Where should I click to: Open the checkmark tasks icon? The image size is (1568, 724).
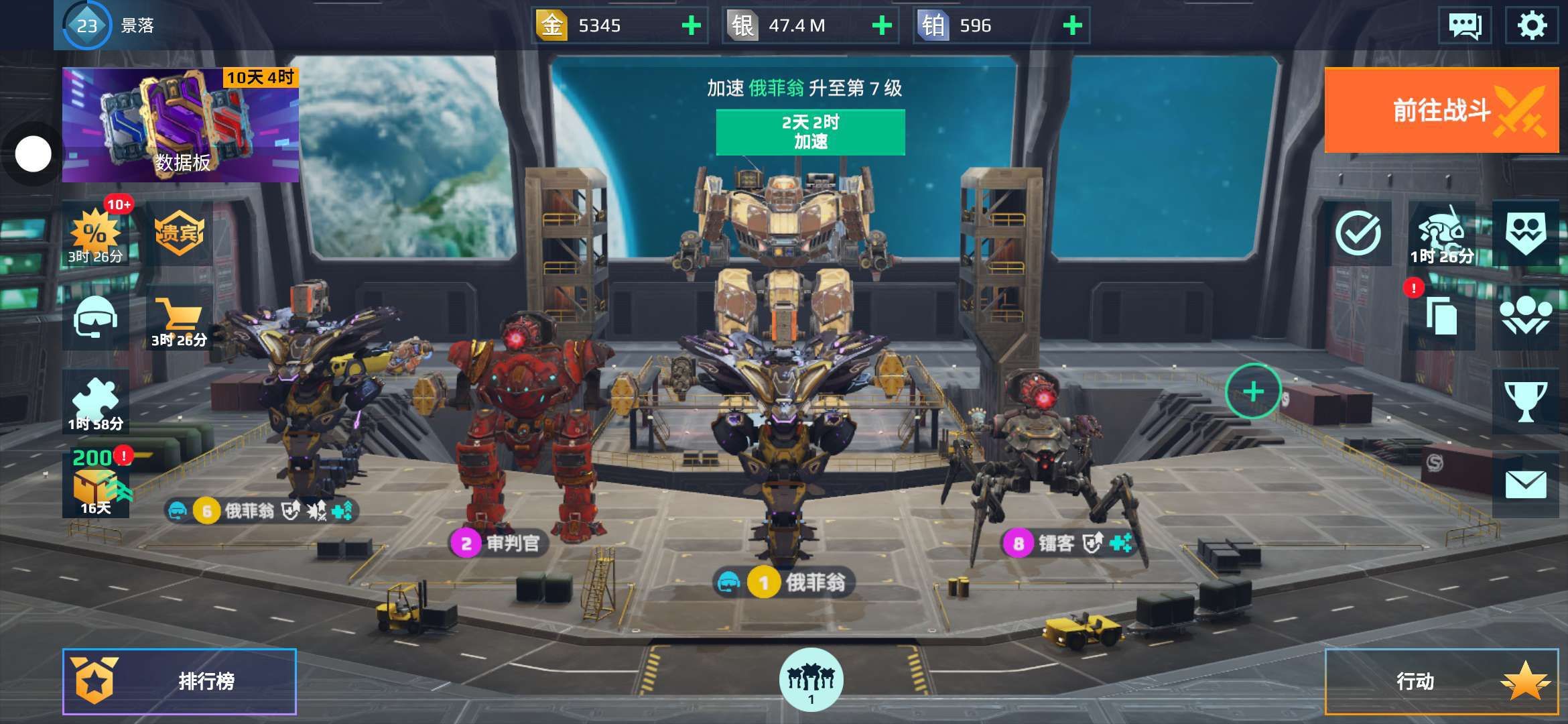[x=1358, y=233]
